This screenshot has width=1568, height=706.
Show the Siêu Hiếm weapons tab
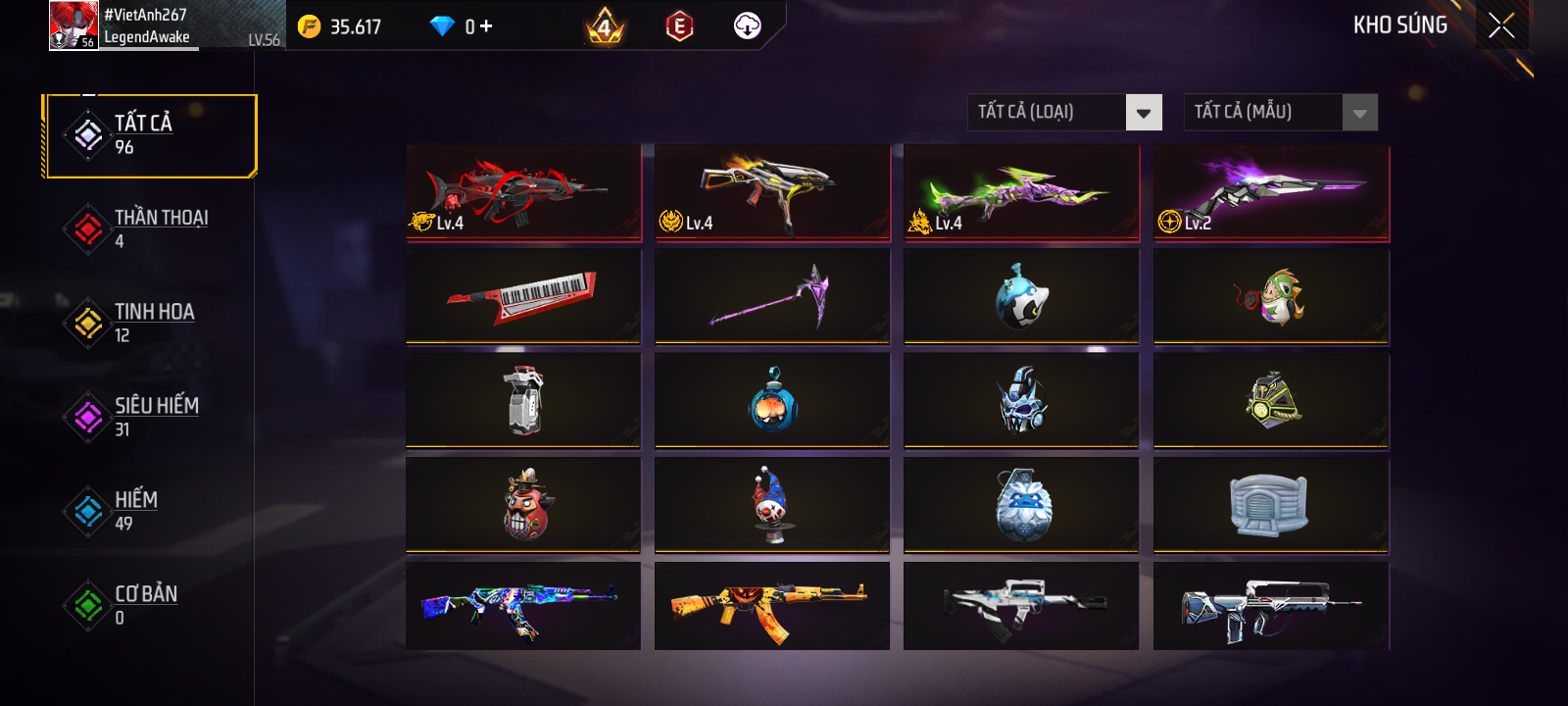point(147,417)
